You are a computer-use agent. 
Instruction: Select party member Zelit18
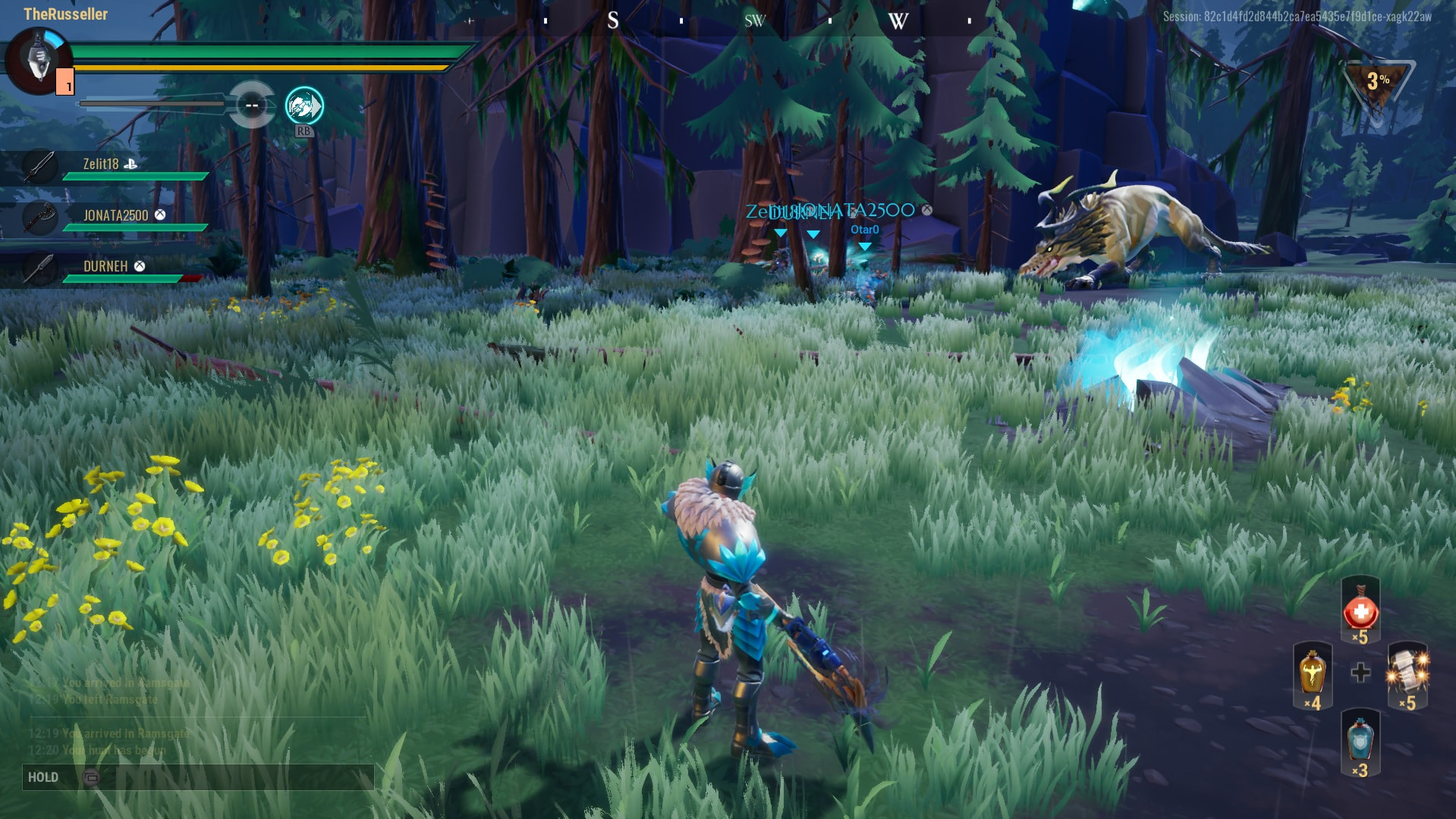pyautogui.click(x=101, y=165)
